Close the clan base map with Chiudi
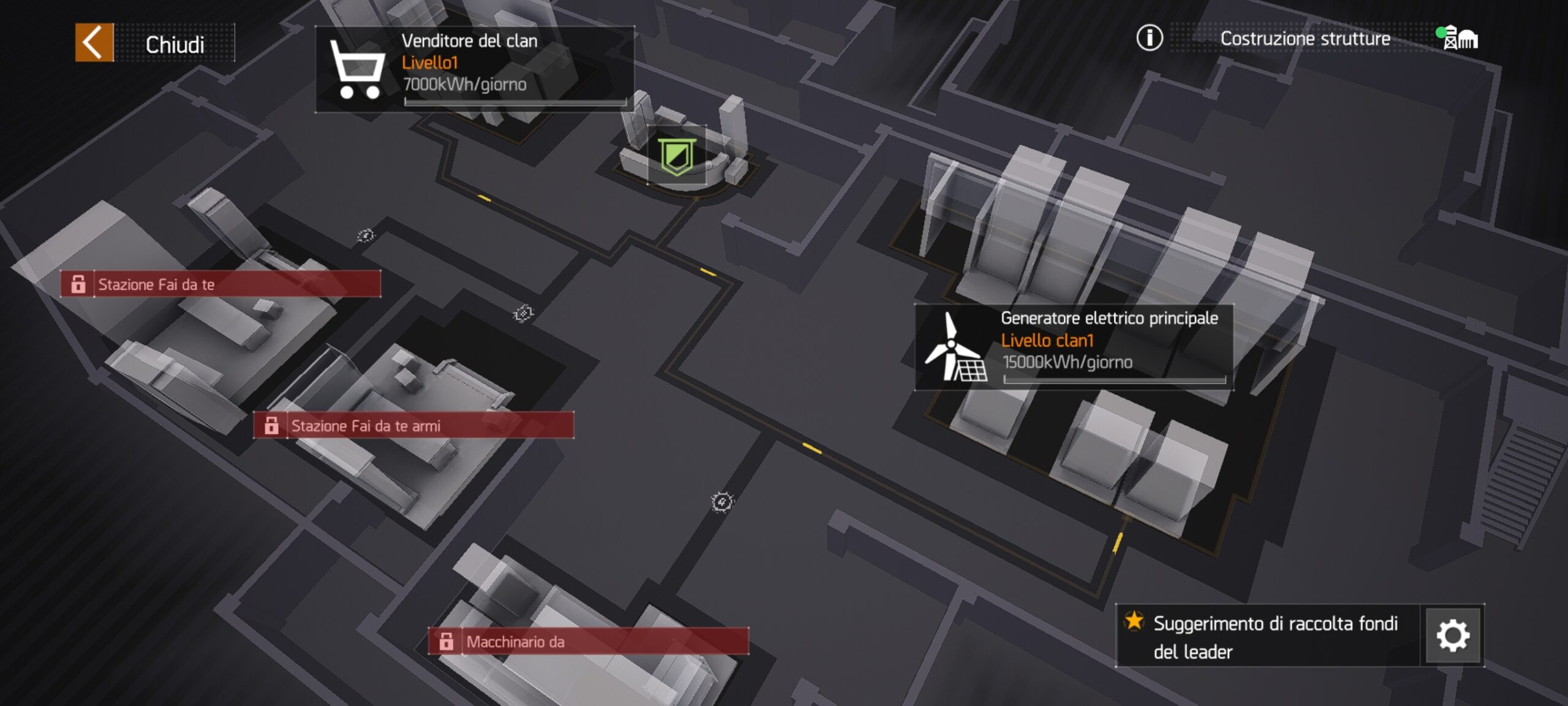 [x=154, y=44]
